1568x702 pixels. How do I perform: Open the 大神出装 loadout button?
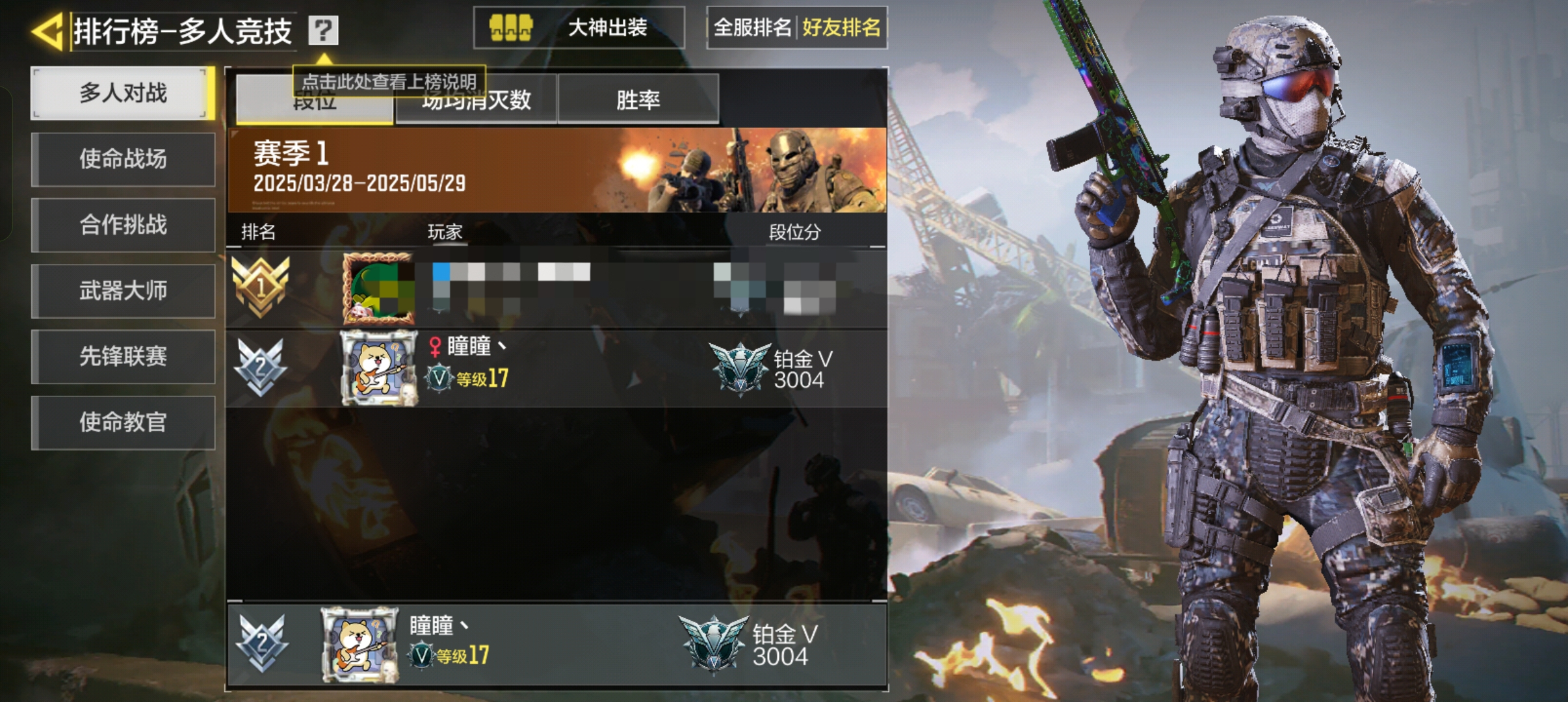pyautogui.click(x=579, y=28)
